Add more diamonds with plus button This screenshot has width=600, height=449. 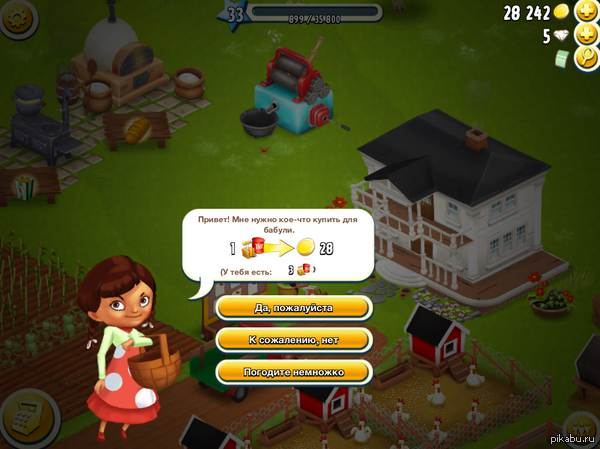[587, 37]
